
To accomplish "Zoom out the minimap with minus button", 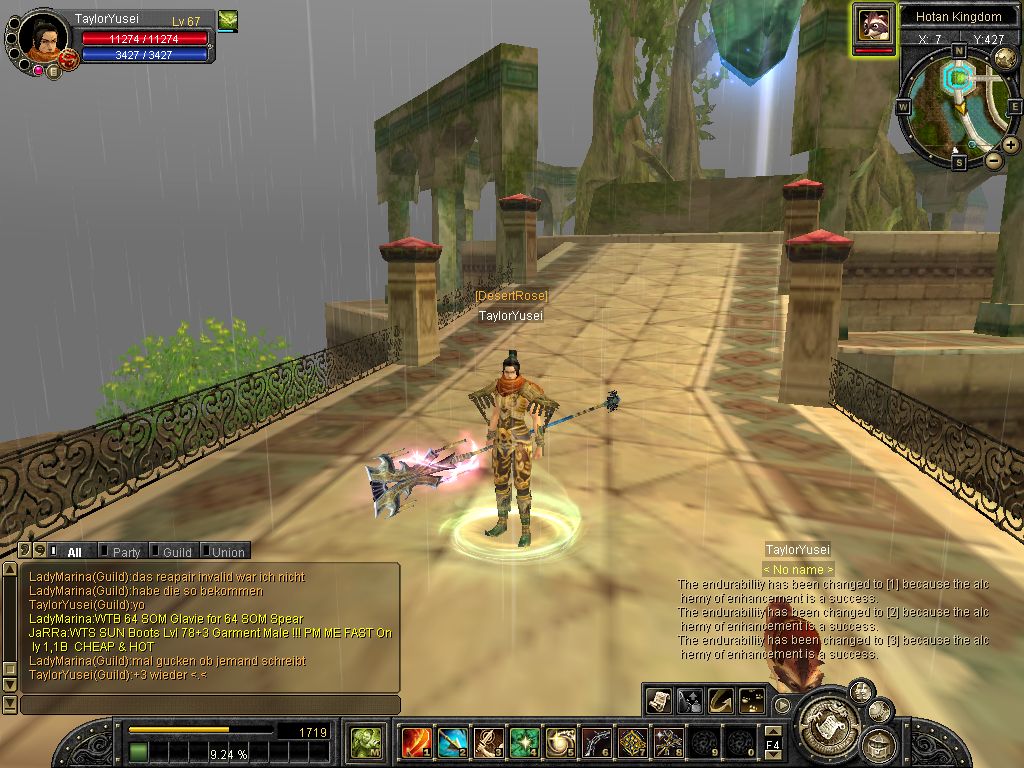I will [x=994, y=160].
